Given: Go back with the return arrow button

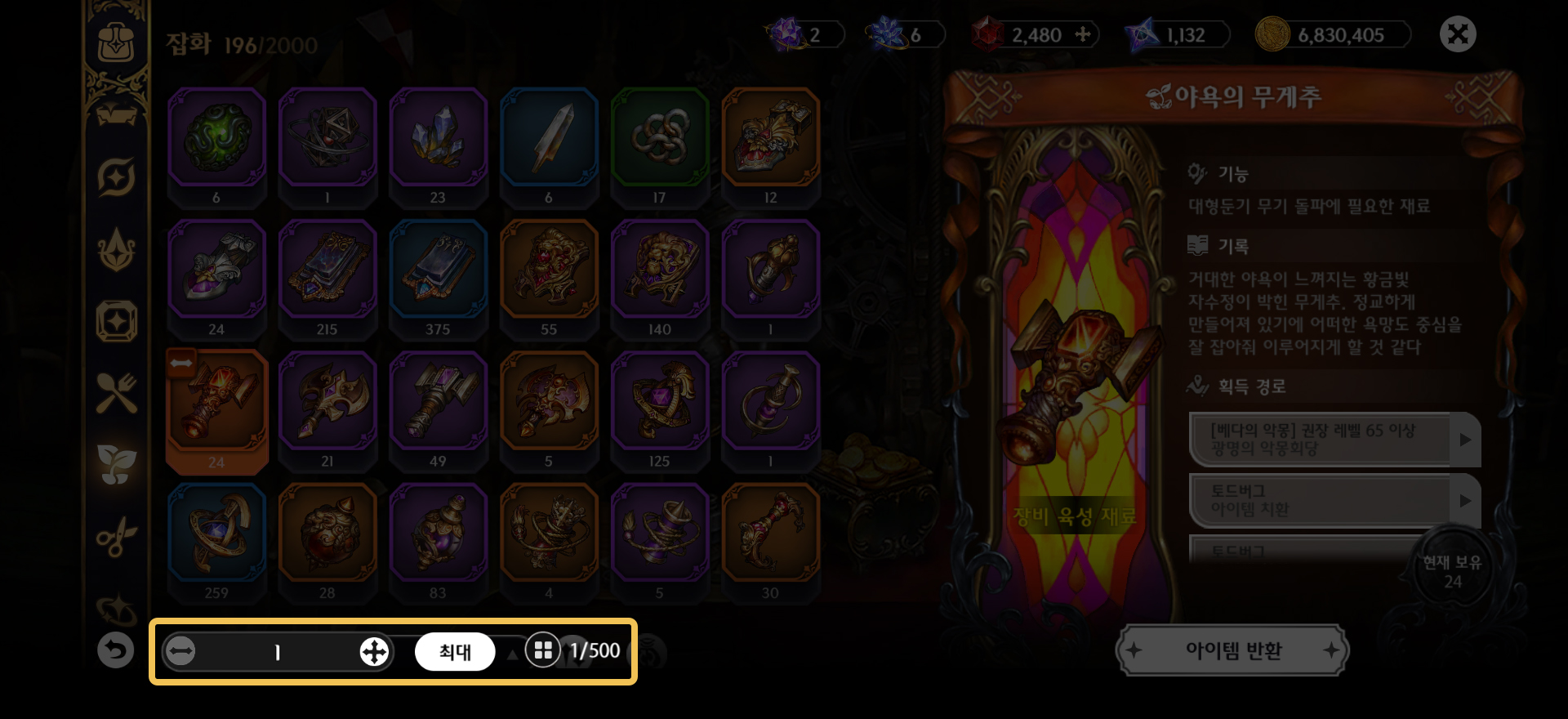Looking at the screenshot, I should coord(115,650).
